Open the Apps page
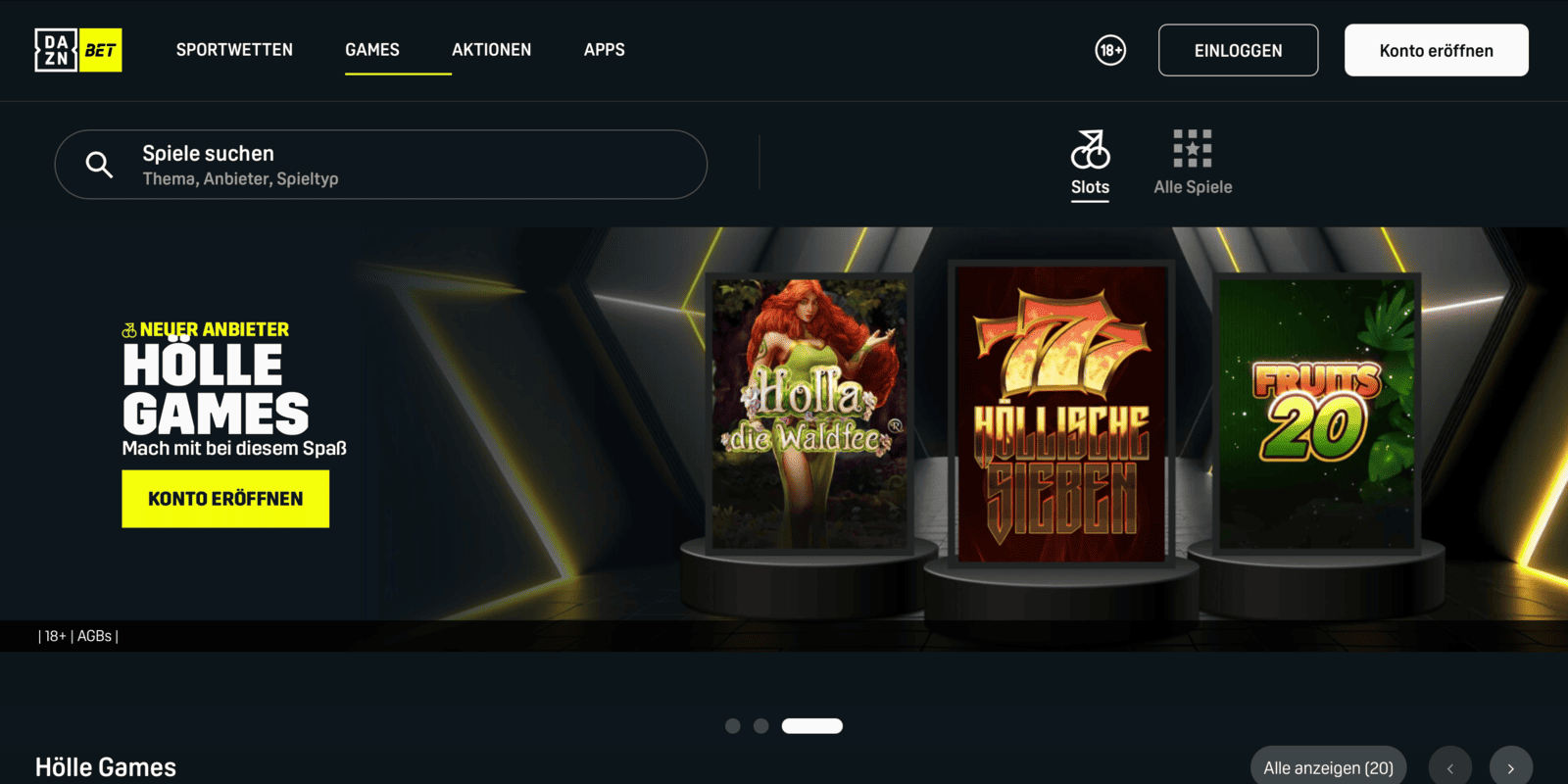 (604, 50)
